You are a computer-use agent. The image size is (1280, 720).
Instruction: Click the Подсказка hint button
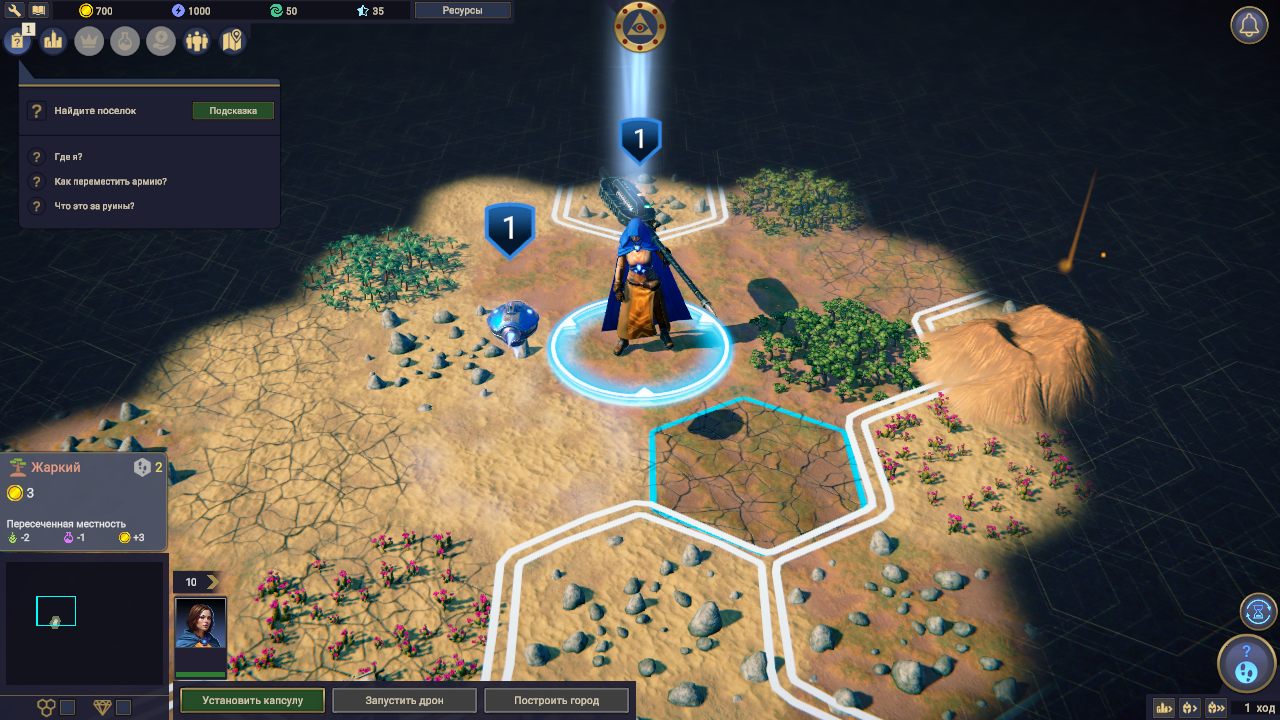click(233, 111)
